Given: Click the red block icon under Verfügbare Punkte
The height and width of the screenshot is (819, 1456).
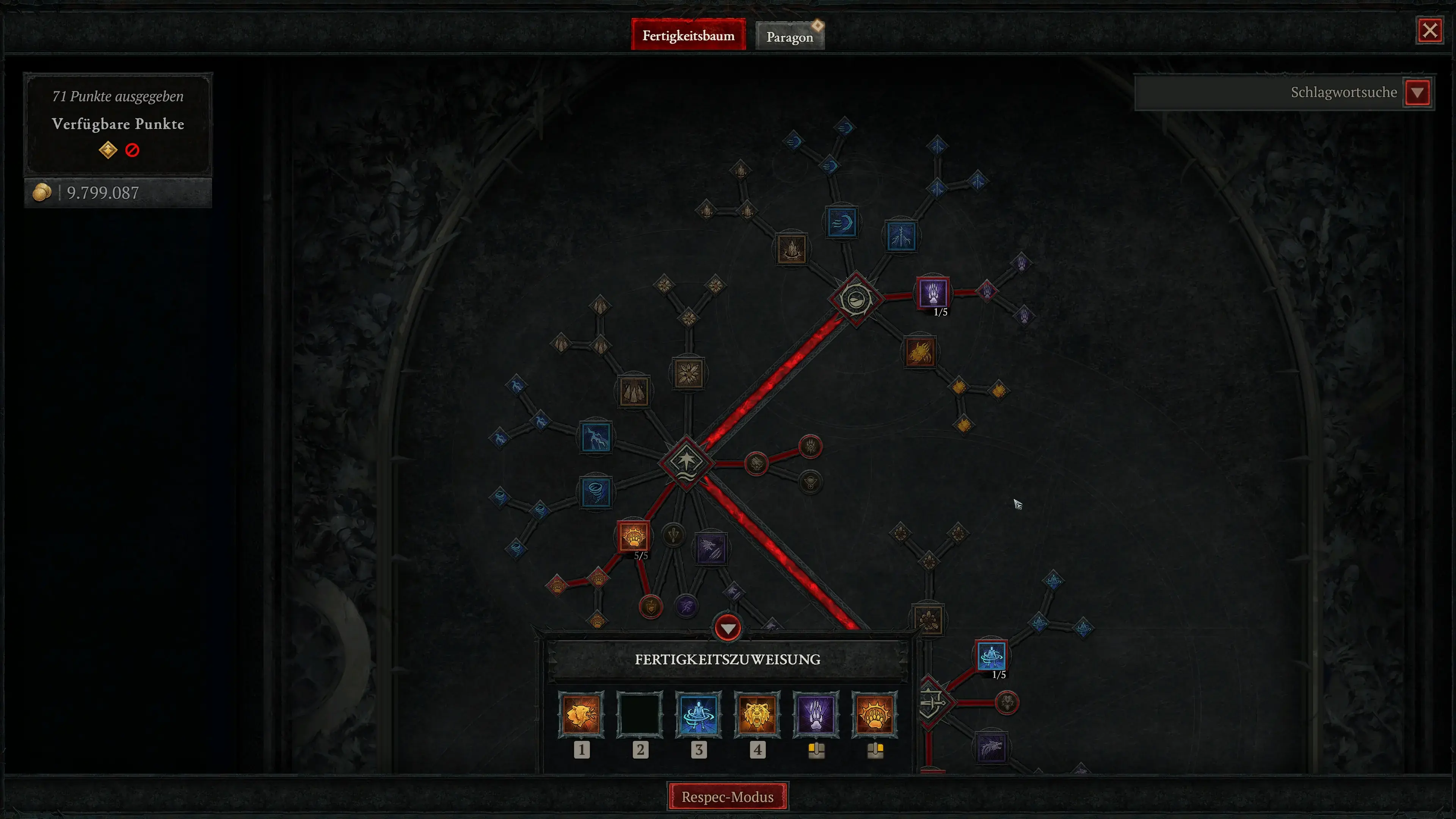Looking at the screenshot, I should (132, 150).
